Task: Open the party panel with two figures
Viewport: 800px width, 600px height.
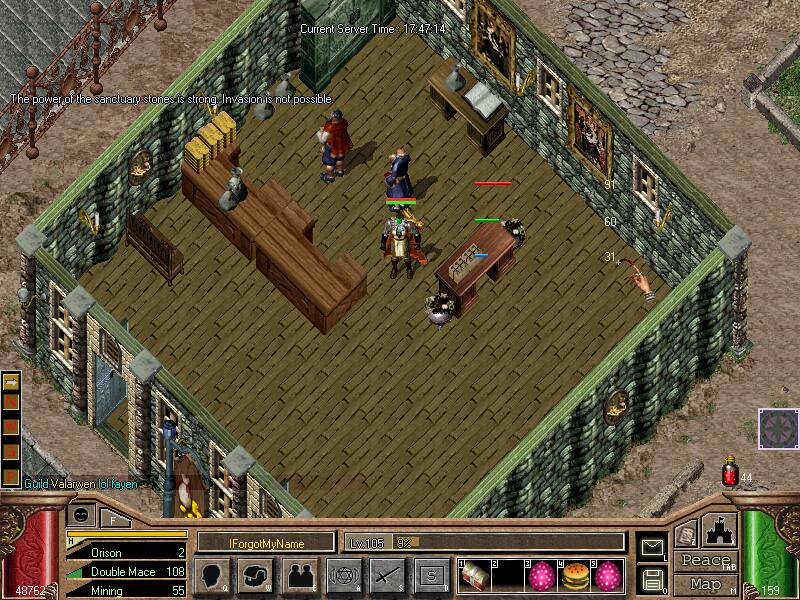Action: pos(298,575)
